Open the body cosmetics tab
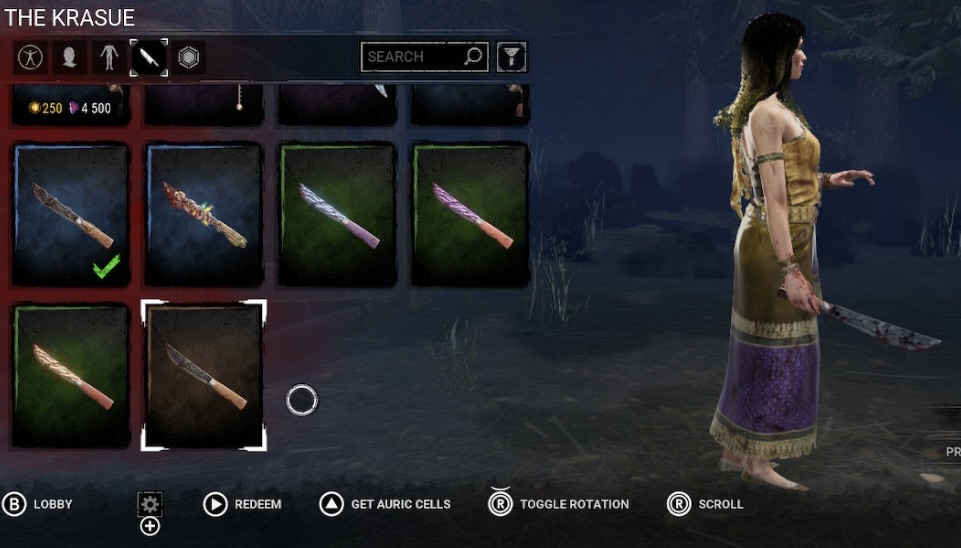The image size is (961, 548). pos(109,58)
